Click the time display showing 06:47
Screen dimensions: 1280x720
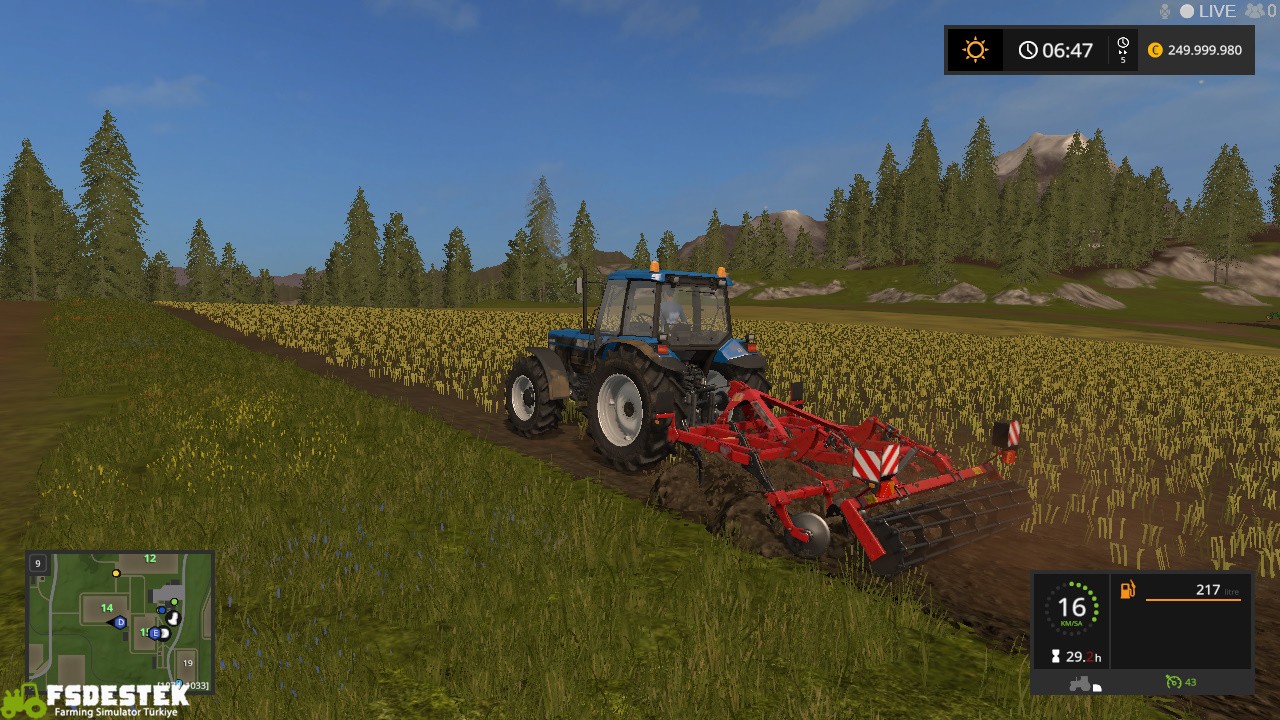coord(1058,49)
